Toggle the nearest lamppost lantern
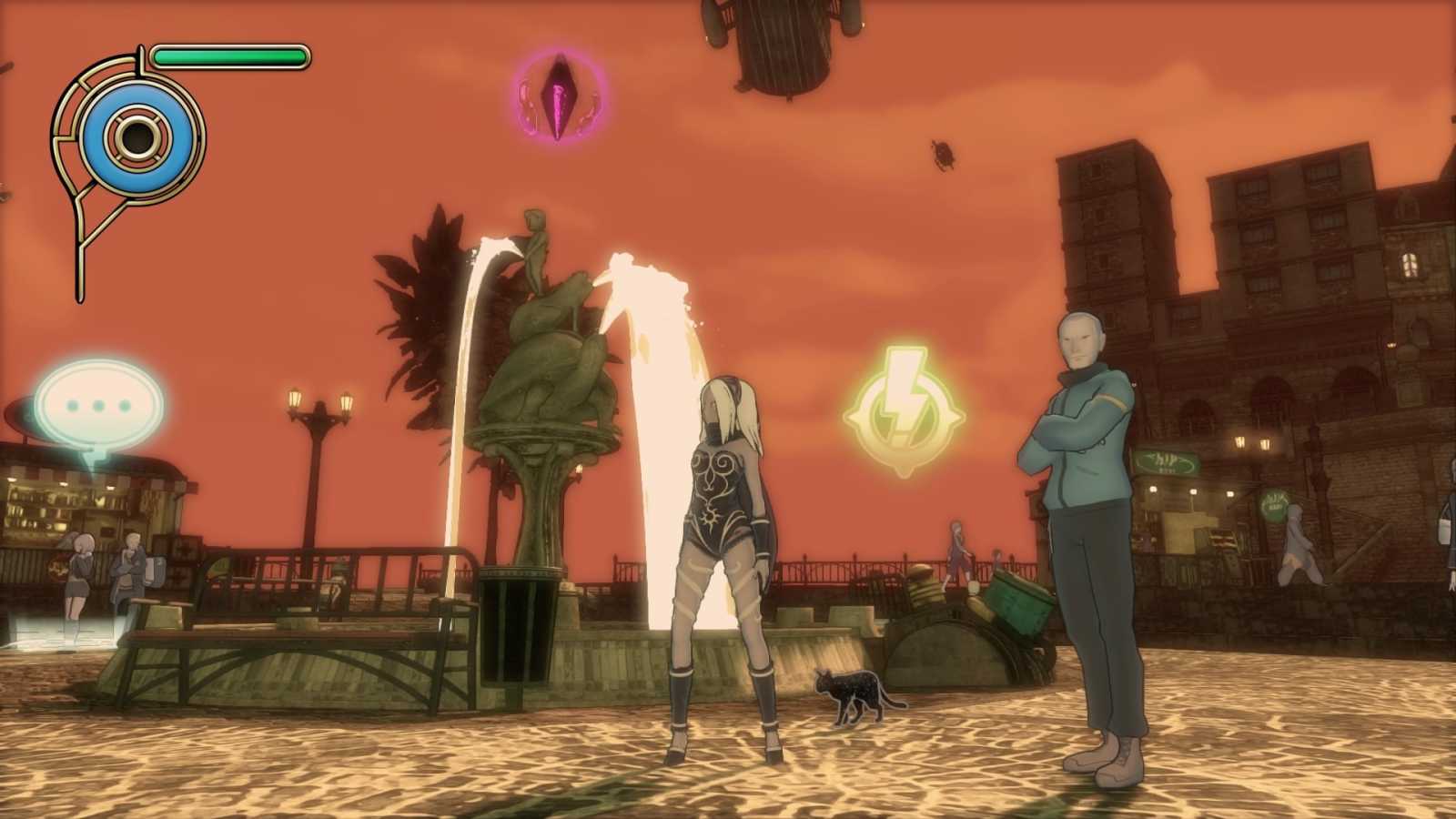This screenshot has height=819, width=1456. [x=293, y=396]
